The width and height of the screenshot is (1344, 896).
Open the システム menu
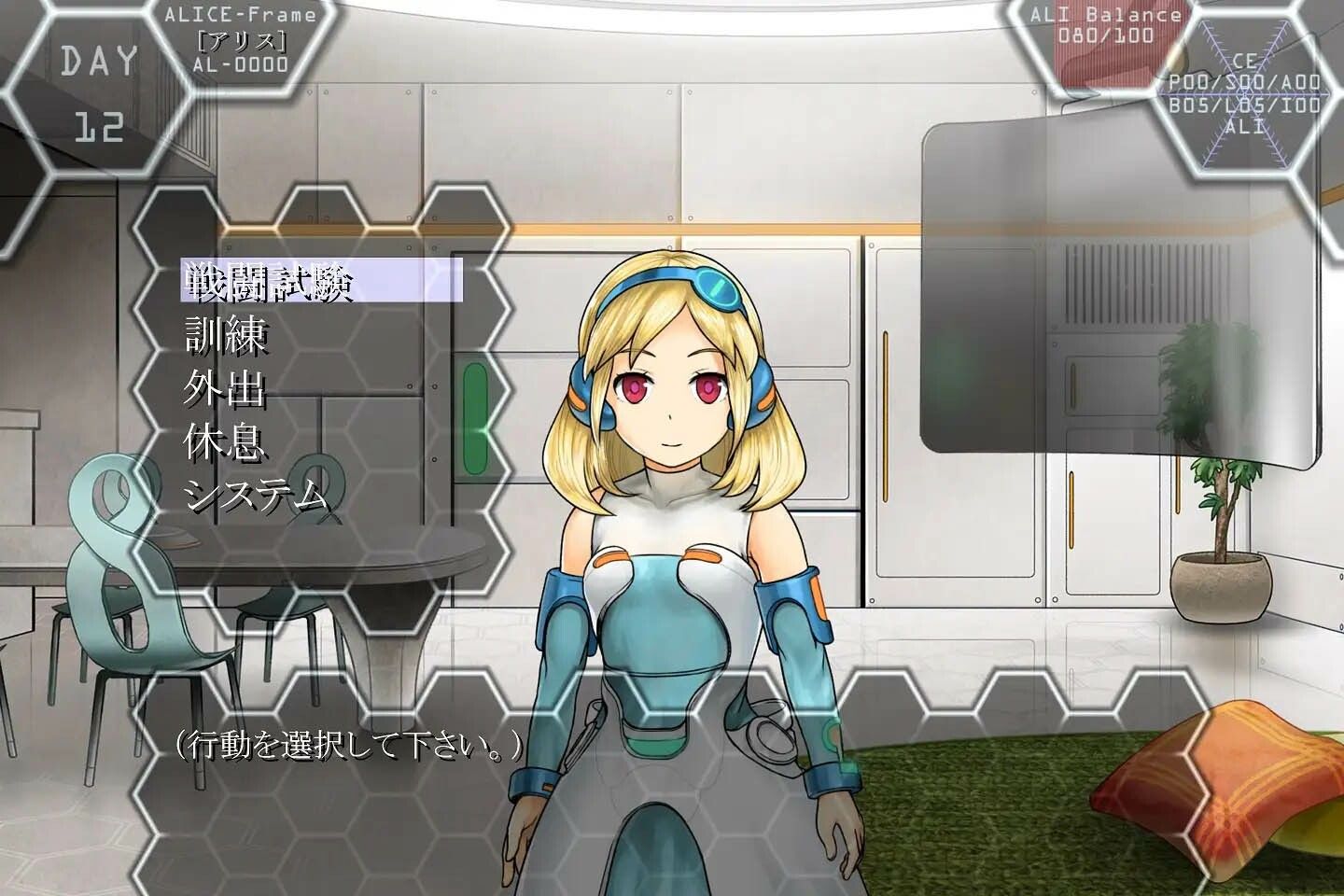257,494
